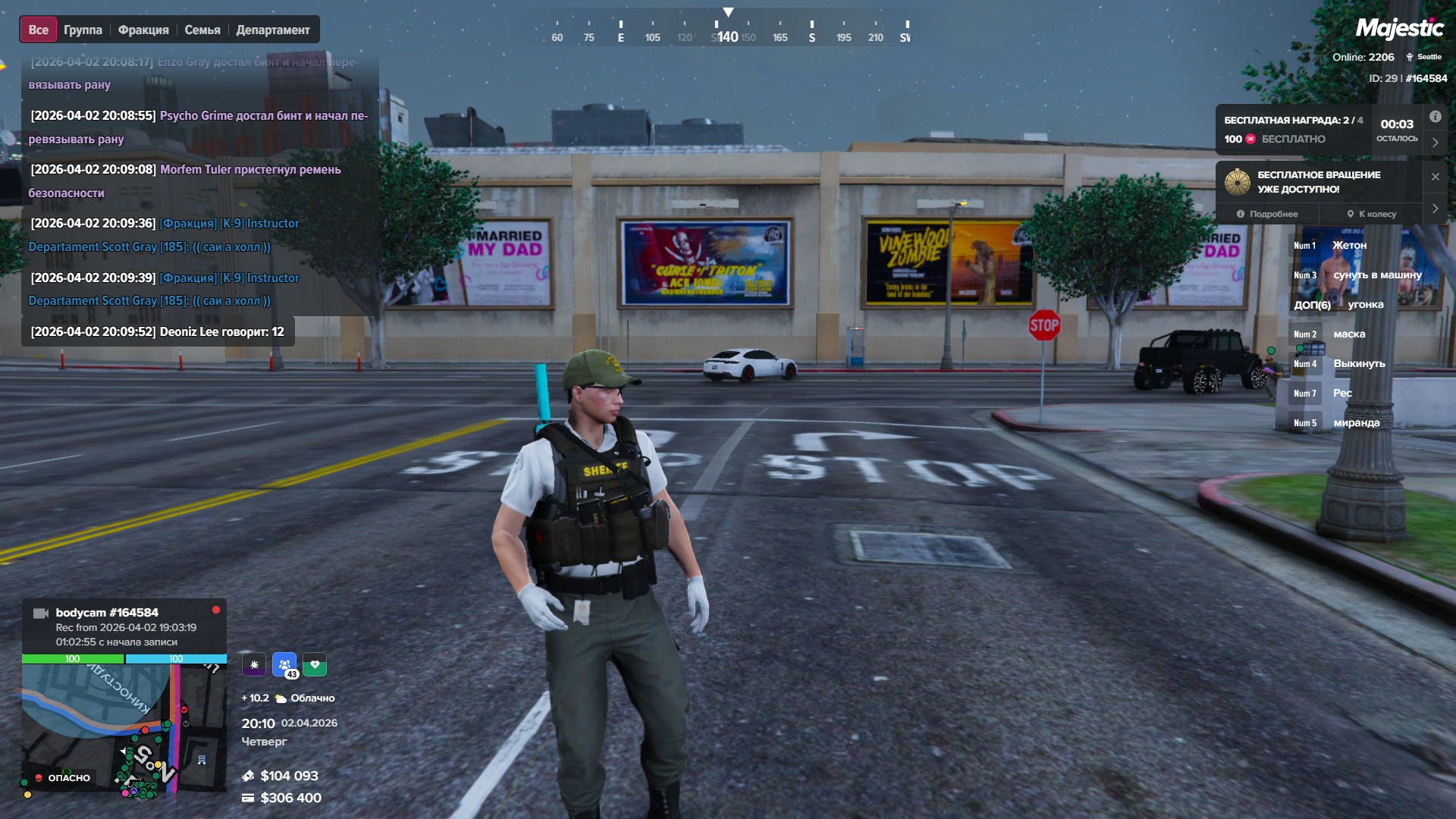Expand the free reward panel arrow
This screenshot has width=1456, height=819.
1436,143
